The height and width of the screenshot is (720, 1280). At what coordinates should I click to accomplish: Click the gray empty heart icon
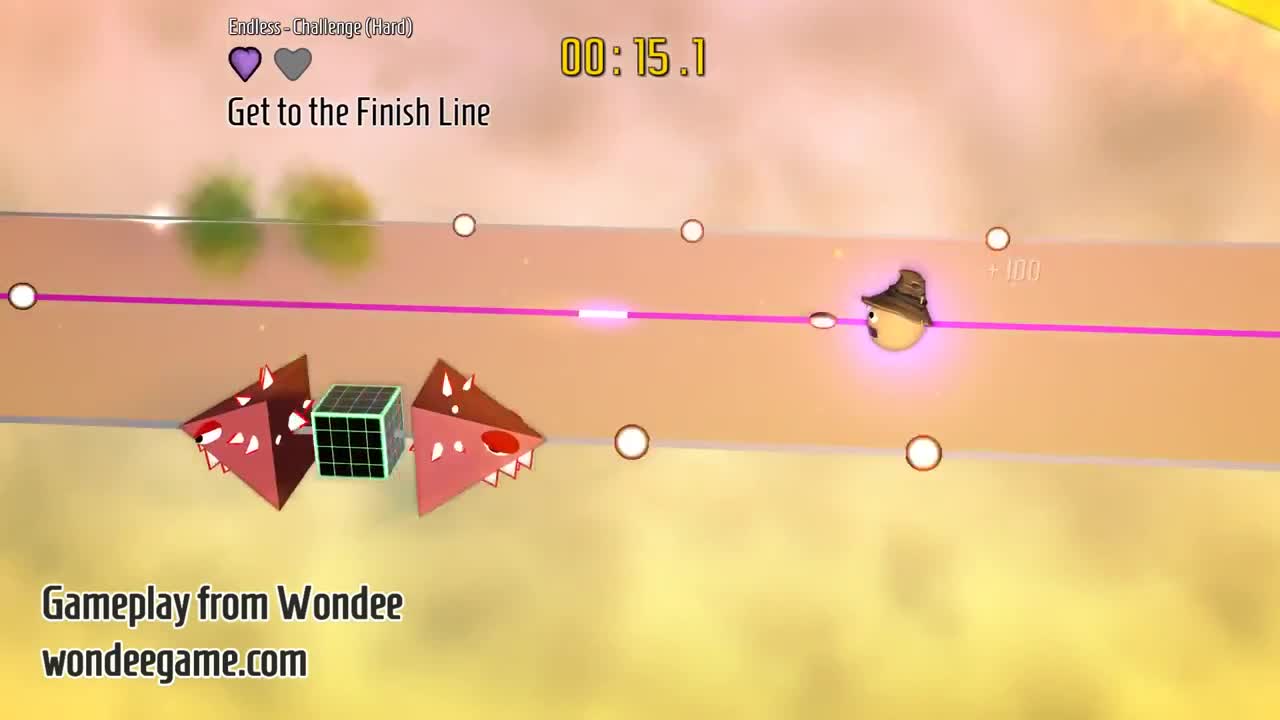(x=291, y=62)
